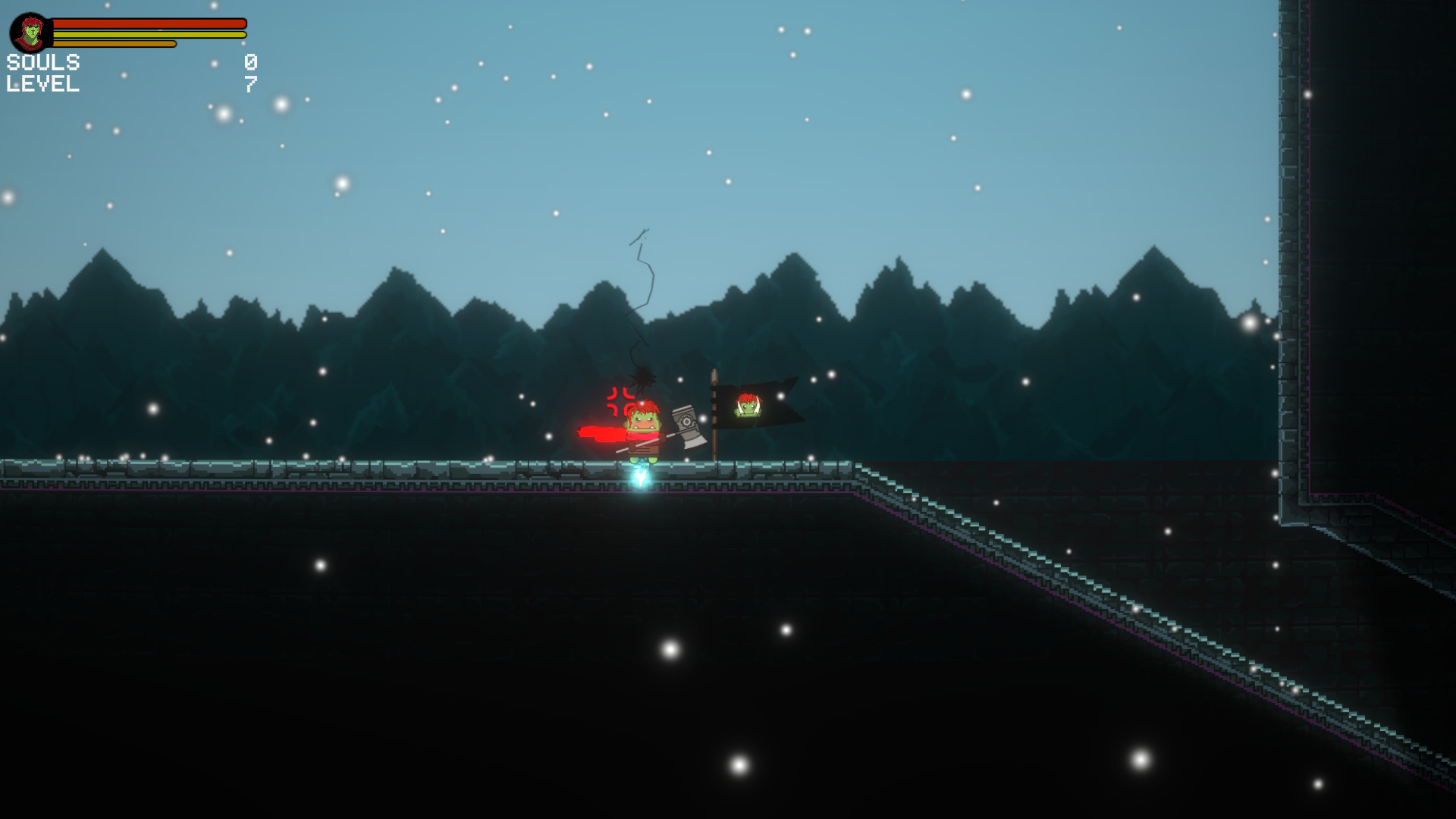Screen dimensions: 1456x819
Task: Click the red anger symbol above the character
Action: [x=619, y=400]
